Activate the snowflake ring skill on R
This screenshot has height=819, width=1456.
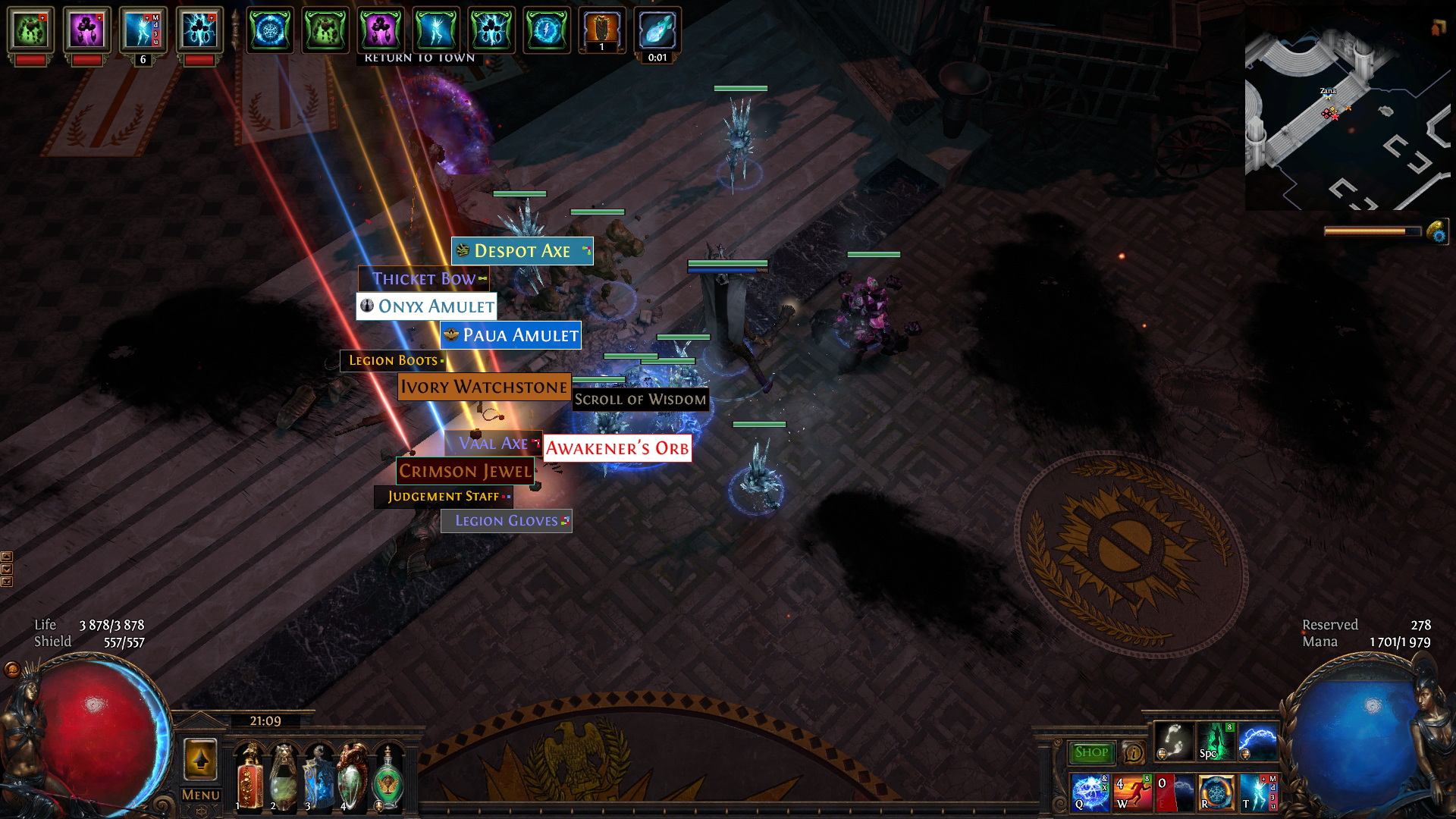click(x=1216, y=792)
